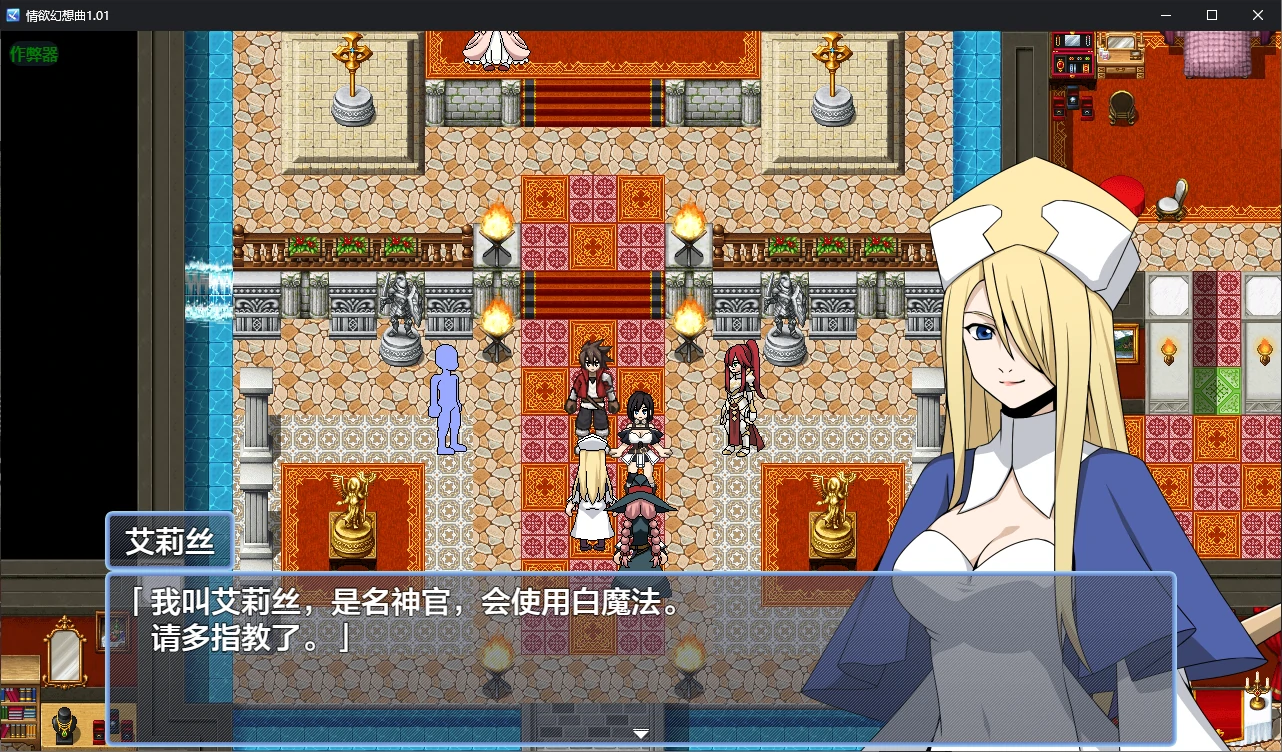Advance dialogue via the blinking down arrow
This screenshot has height=752, width=1282.
640,732
